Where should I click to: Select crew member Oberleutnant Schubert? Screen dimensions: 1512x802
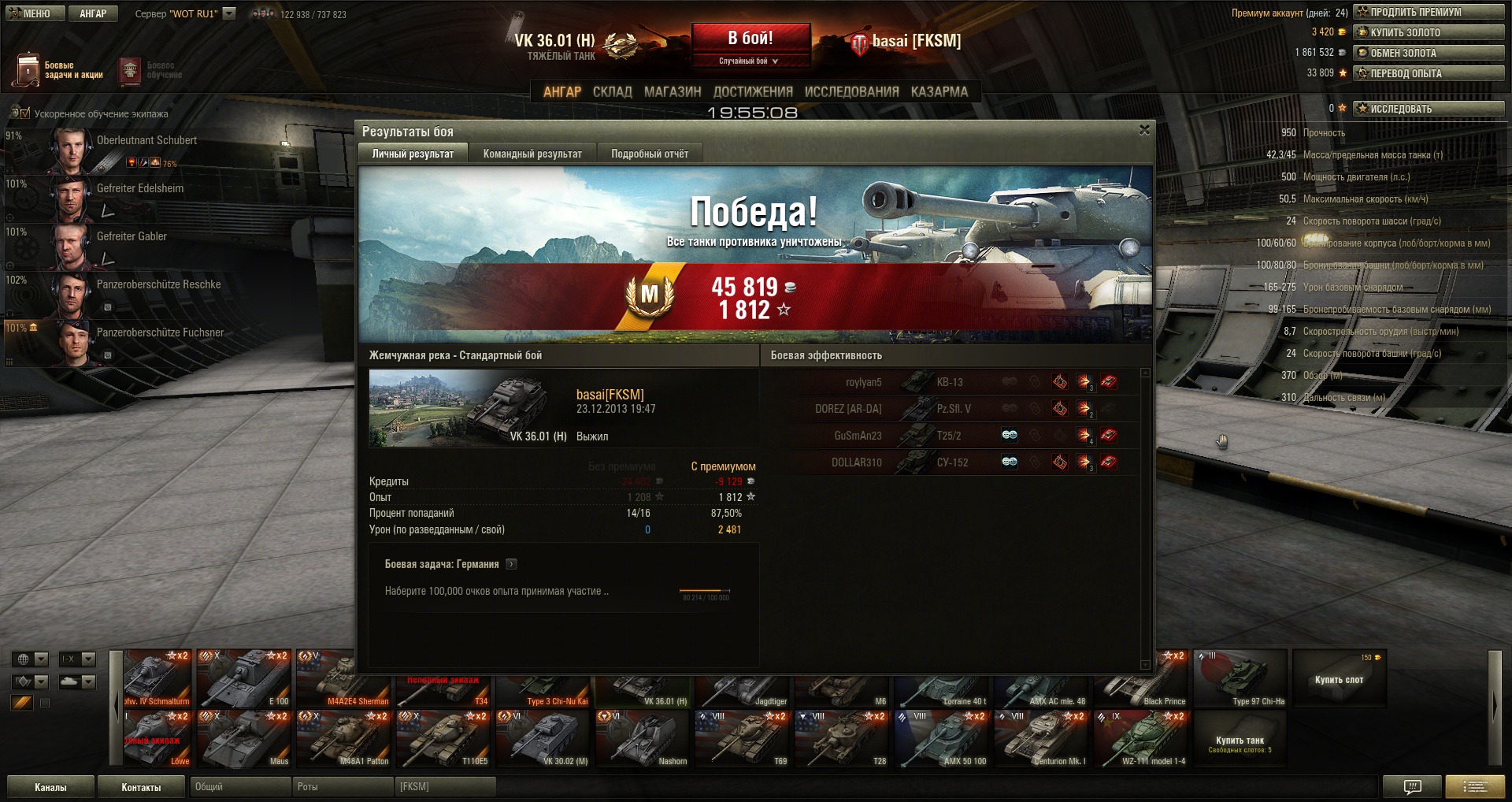tap(146, 140)
